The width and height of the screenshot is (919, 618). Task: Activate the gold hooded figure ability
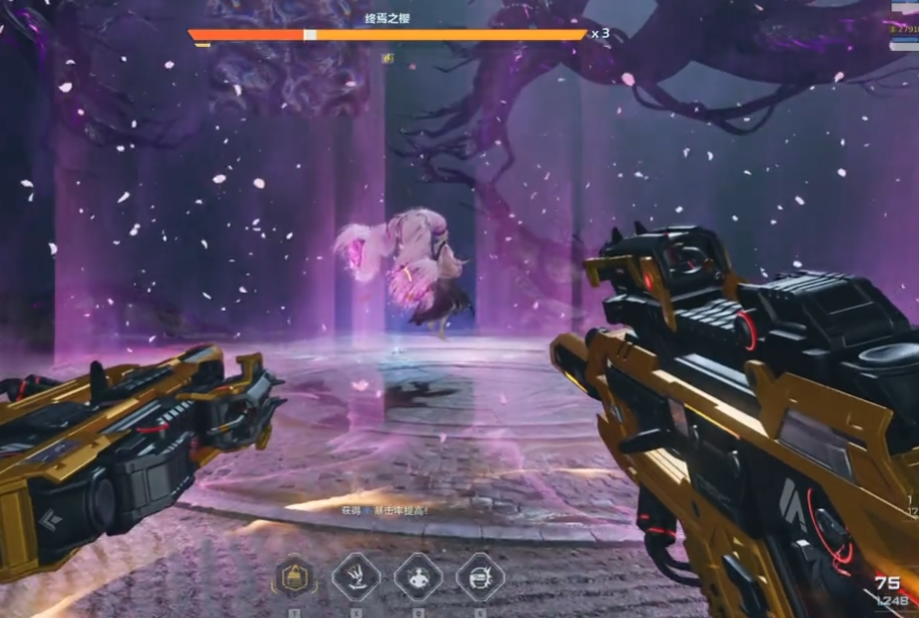click(x=295, y=577)
